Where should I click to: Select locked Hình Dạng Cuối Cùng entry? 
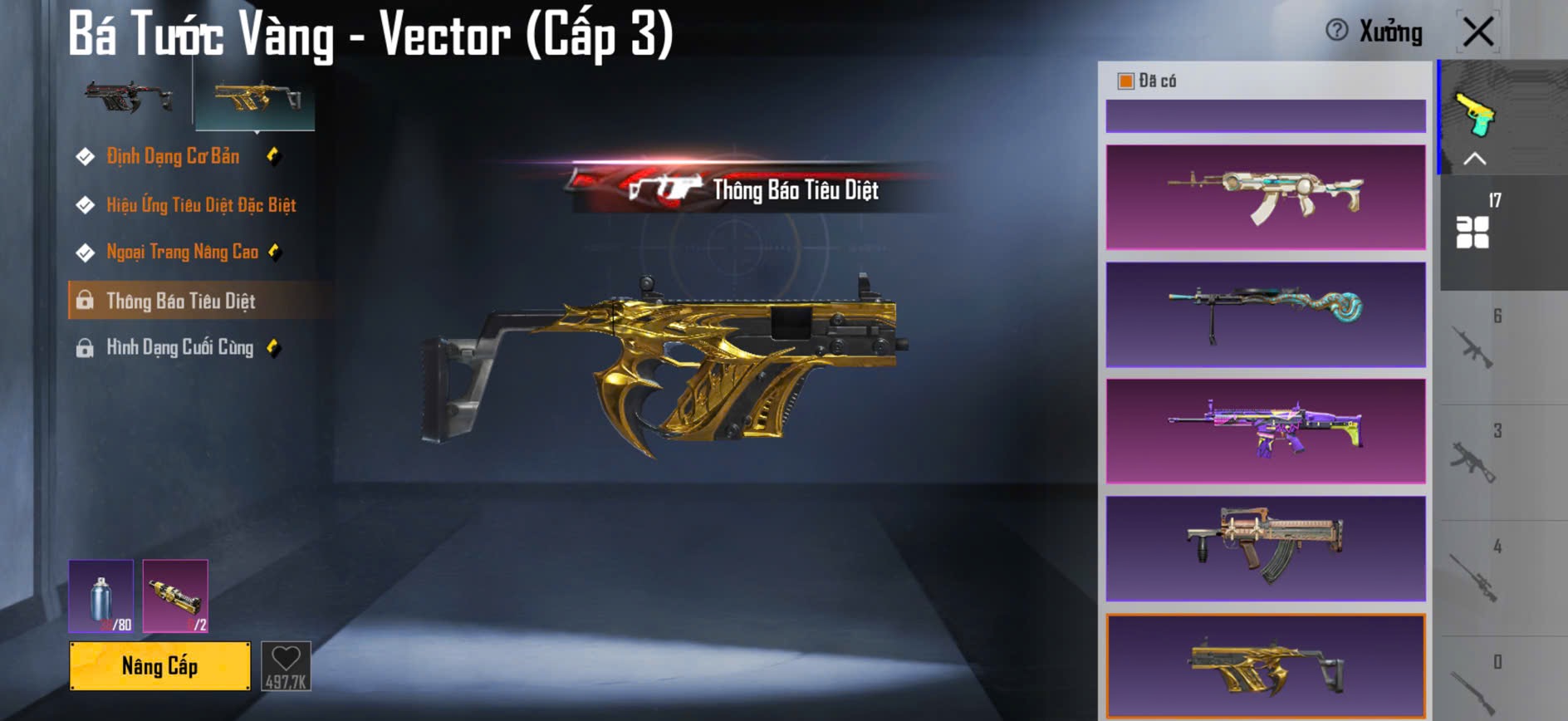179,347
